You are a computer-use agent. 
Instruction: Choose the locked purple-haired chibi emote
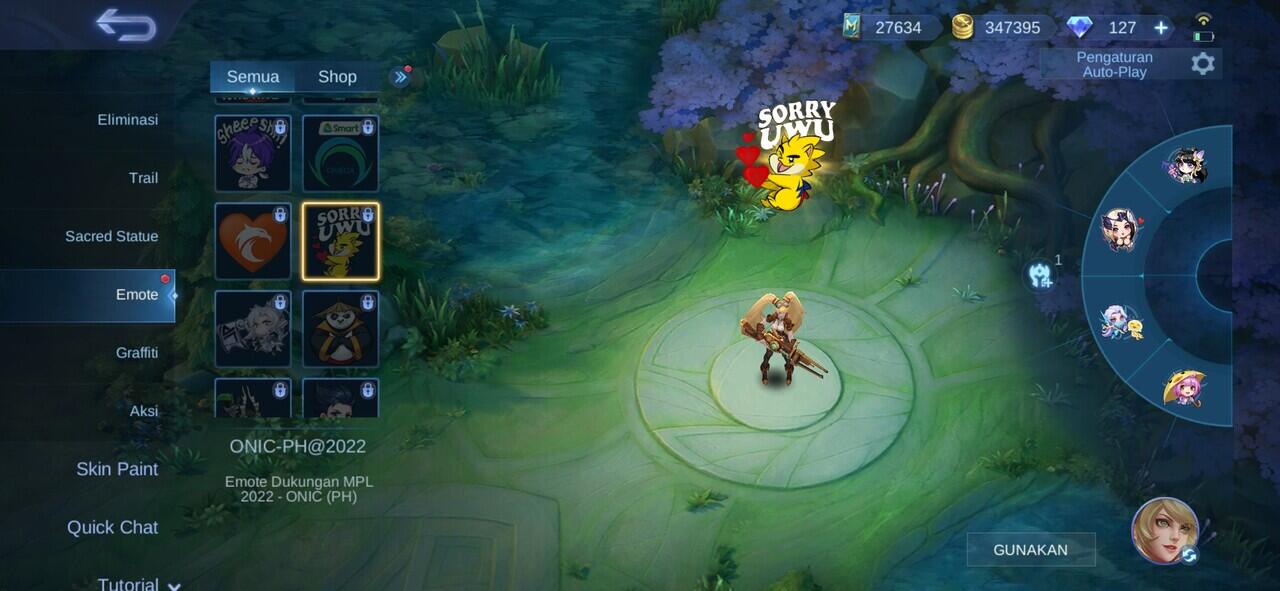(253, 154)
